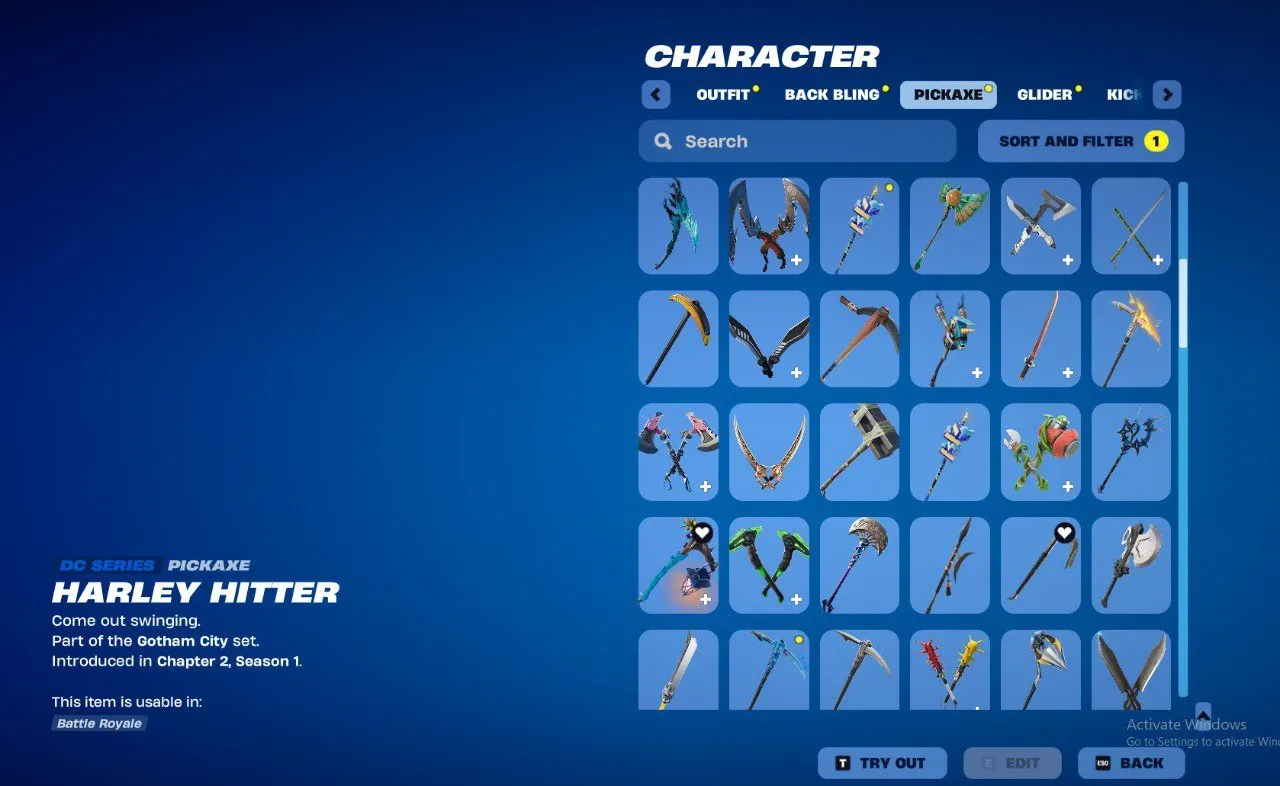Select the green dual blade pickaxes

[x=768, y=564]
